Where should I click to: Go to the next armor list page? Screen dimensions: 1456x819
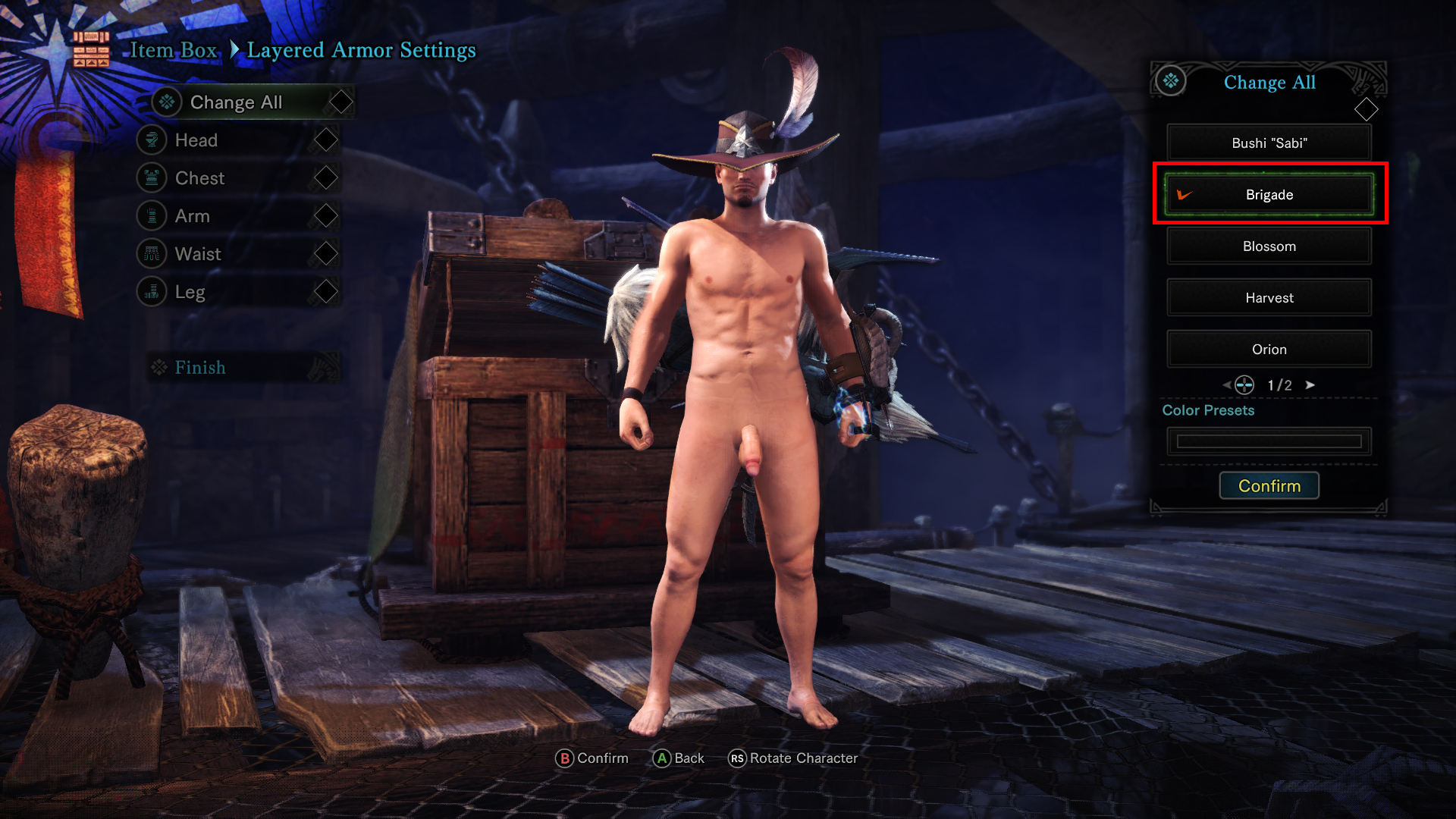click(1310, 385)
